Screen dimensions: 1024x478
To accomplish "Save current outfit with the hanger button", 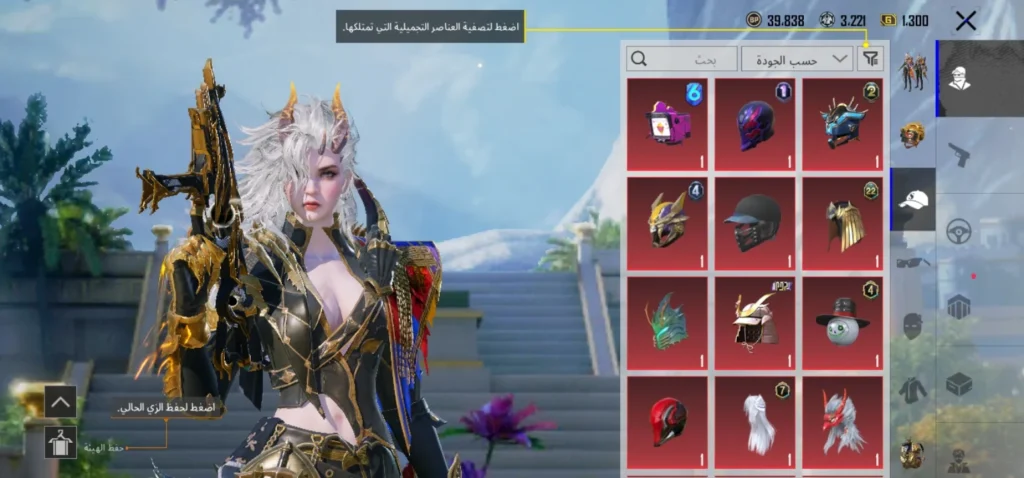I will pos(60,440).
